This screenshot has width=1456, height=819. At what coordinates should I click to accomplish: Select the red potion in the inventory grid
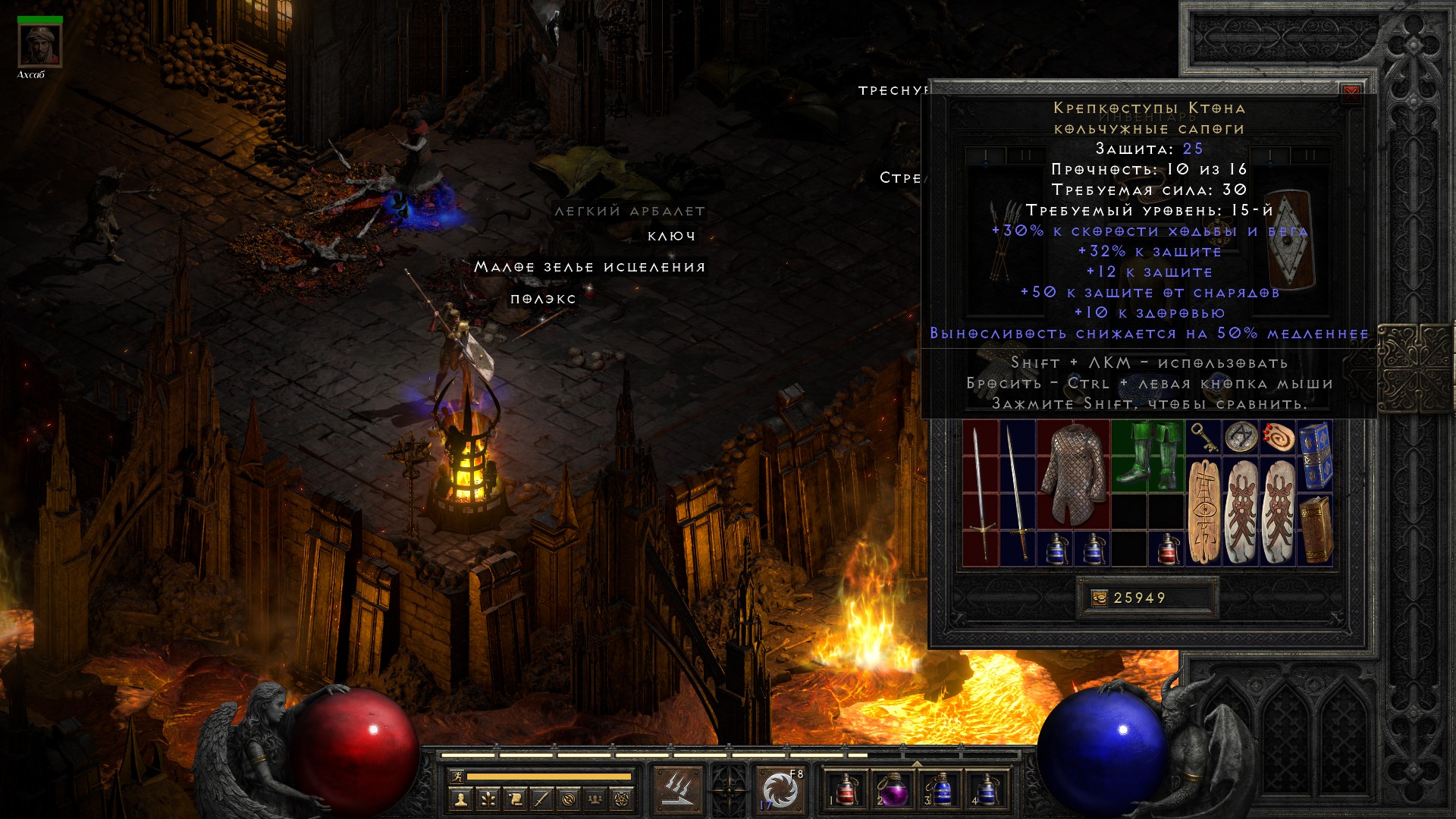click(1168, 548)
